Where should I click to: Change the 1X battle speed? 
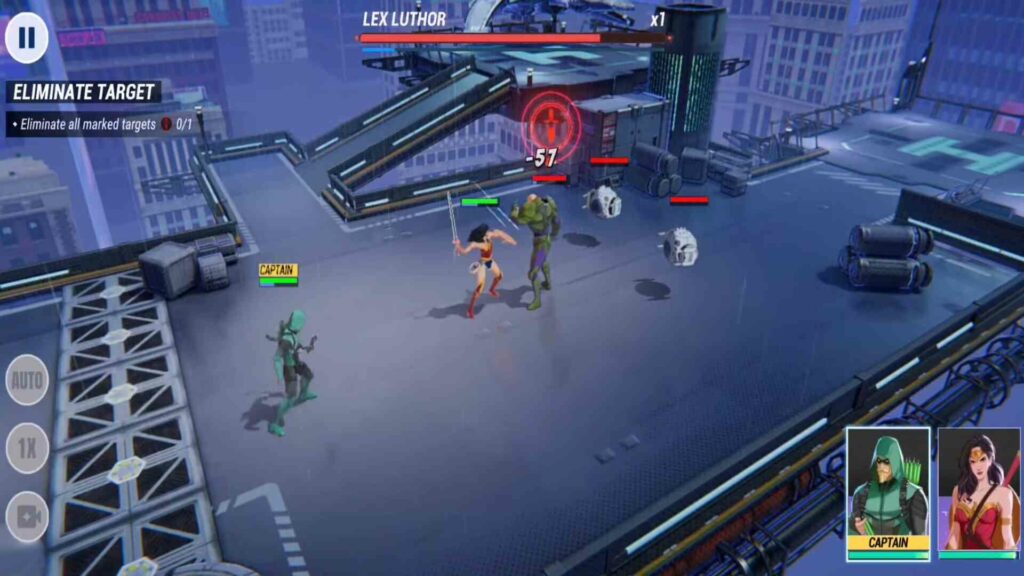click(x=27, y=448)
